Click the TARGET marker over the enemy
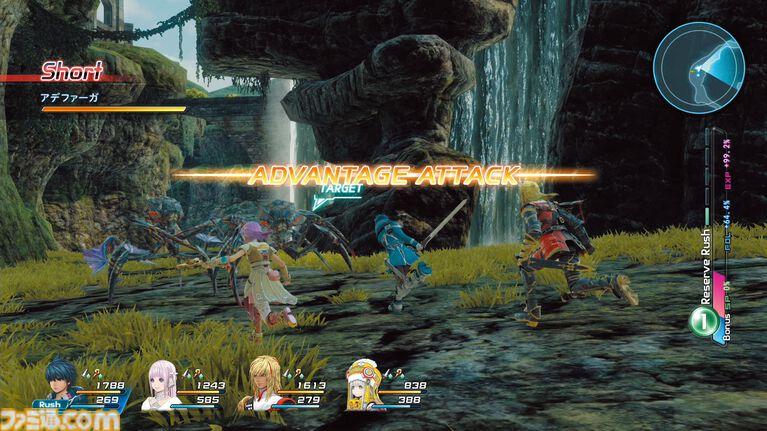 [335, 189]
